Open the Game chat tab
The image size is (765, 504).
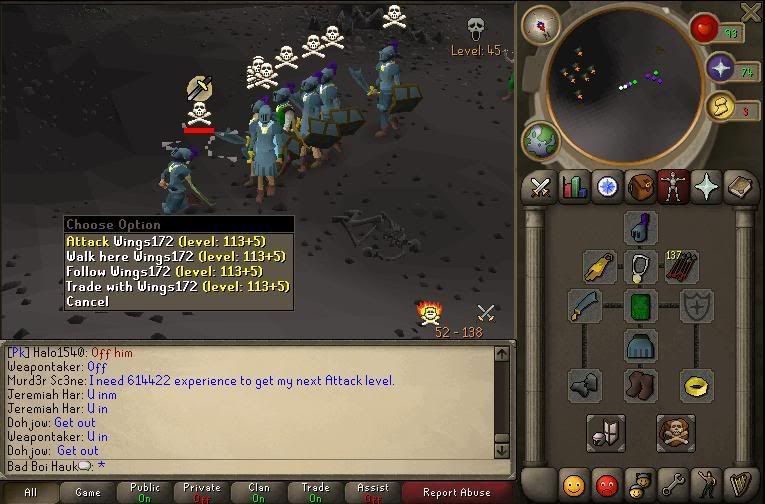pos(88,492)
